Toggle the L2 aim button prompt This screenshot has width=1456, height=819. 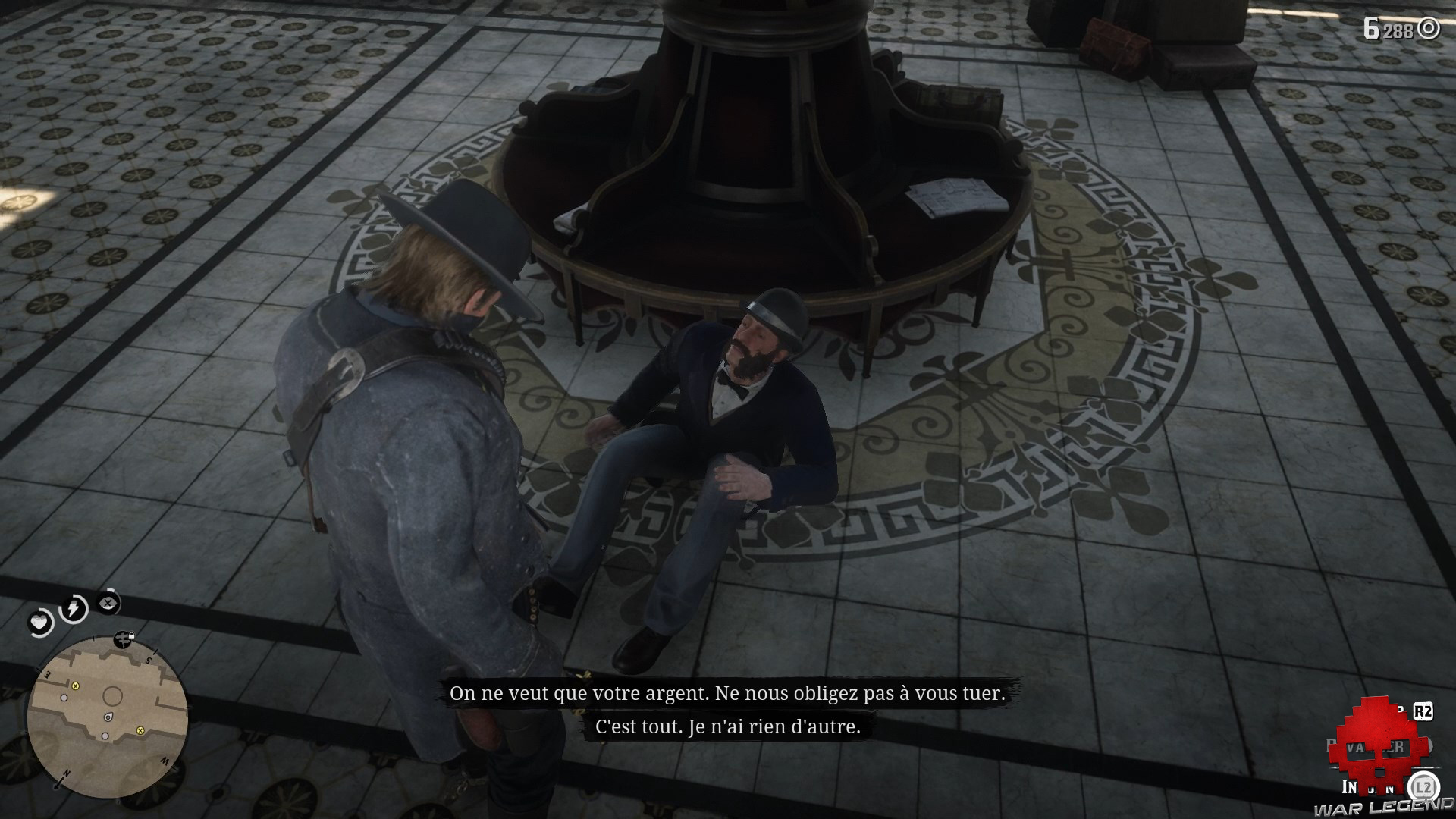(x=1423, y=784)
